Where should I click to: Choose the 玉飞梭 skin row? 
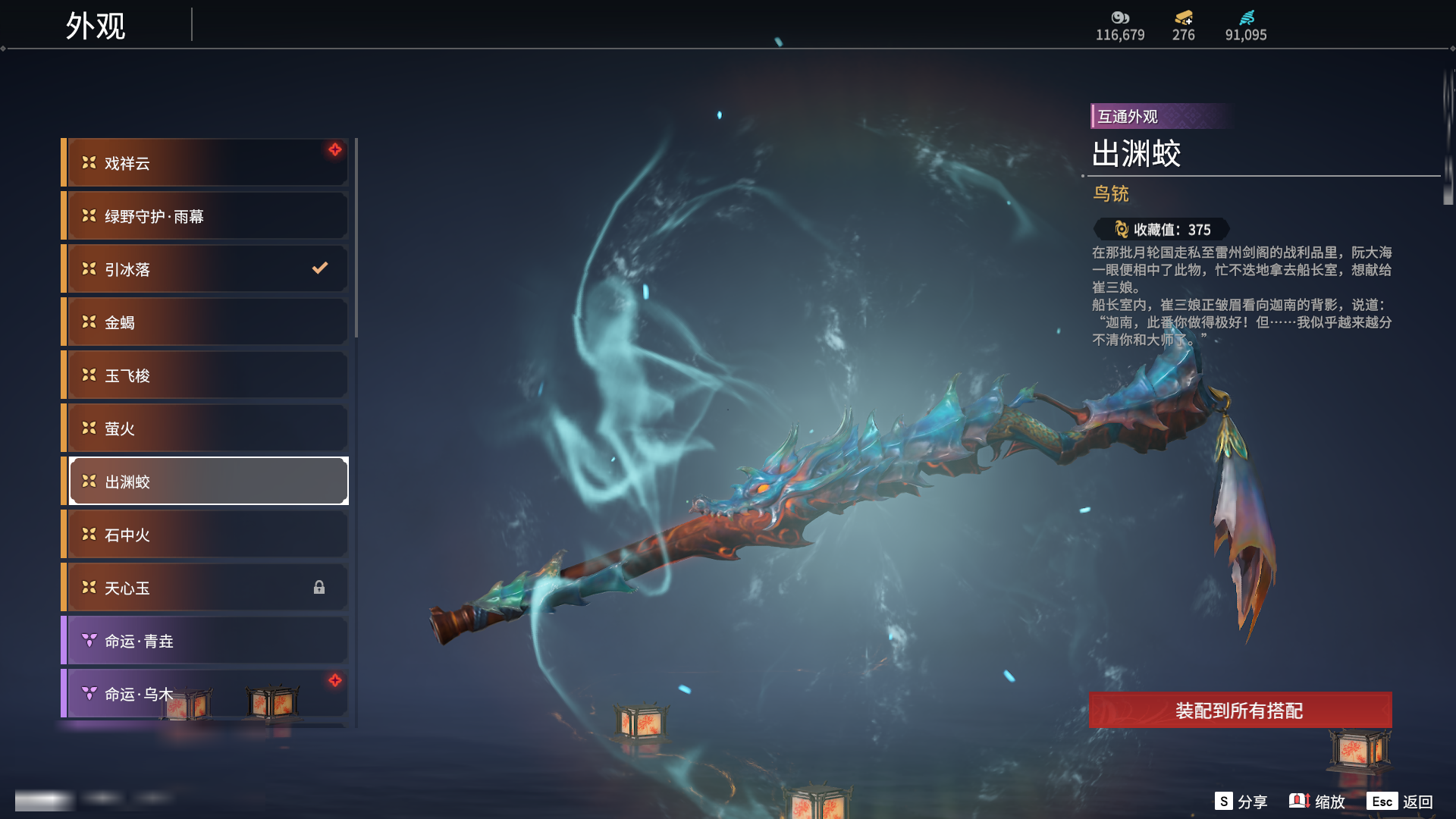[x=206, y=375]
